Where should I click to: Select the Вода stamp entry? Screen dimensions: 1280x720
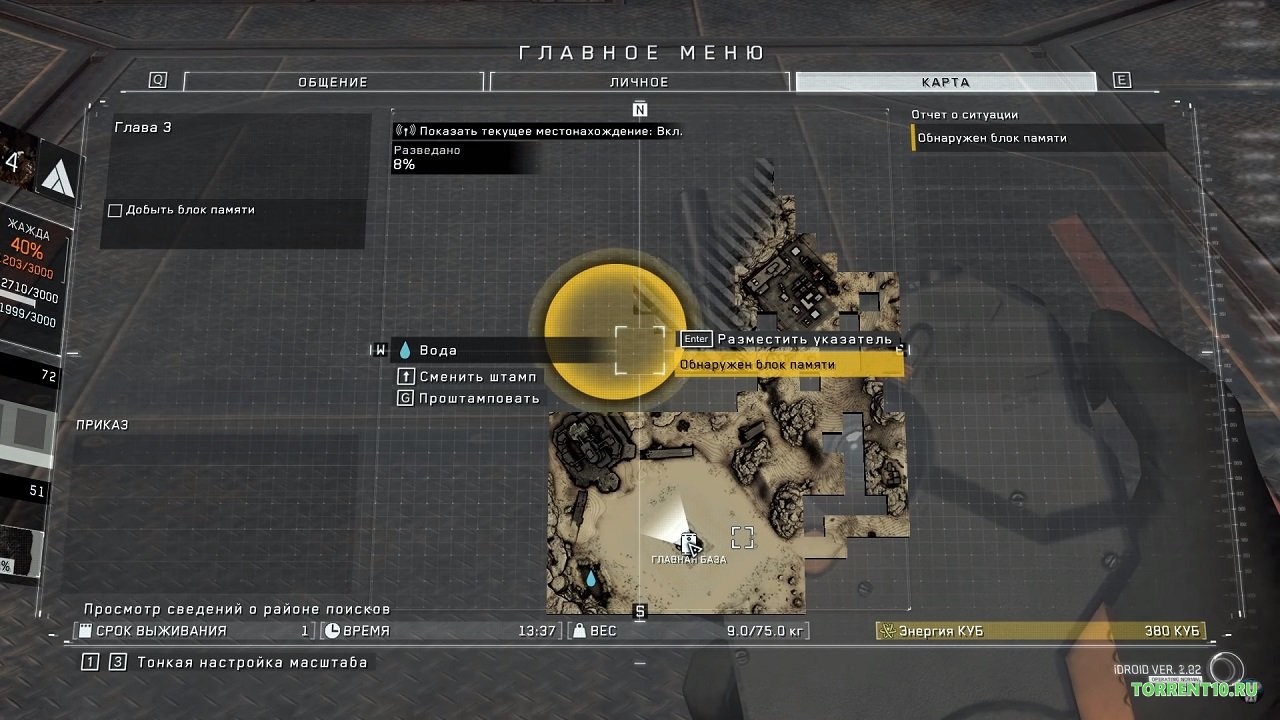pyautogui.click(x=438, y=351)
